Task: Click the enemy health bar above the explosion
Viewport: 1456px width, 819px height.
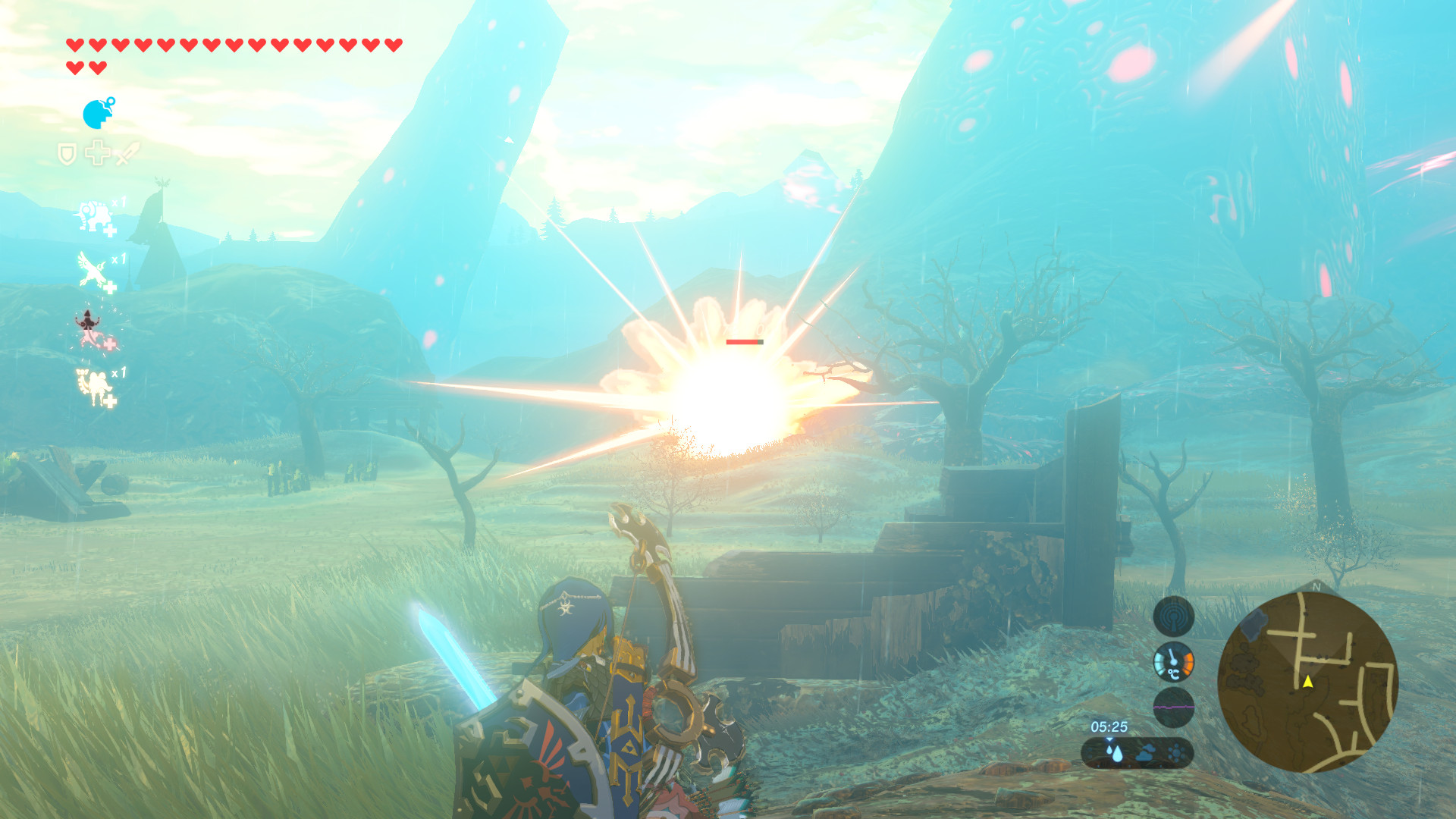Action: pyautogui.click(x=744, y=343)
